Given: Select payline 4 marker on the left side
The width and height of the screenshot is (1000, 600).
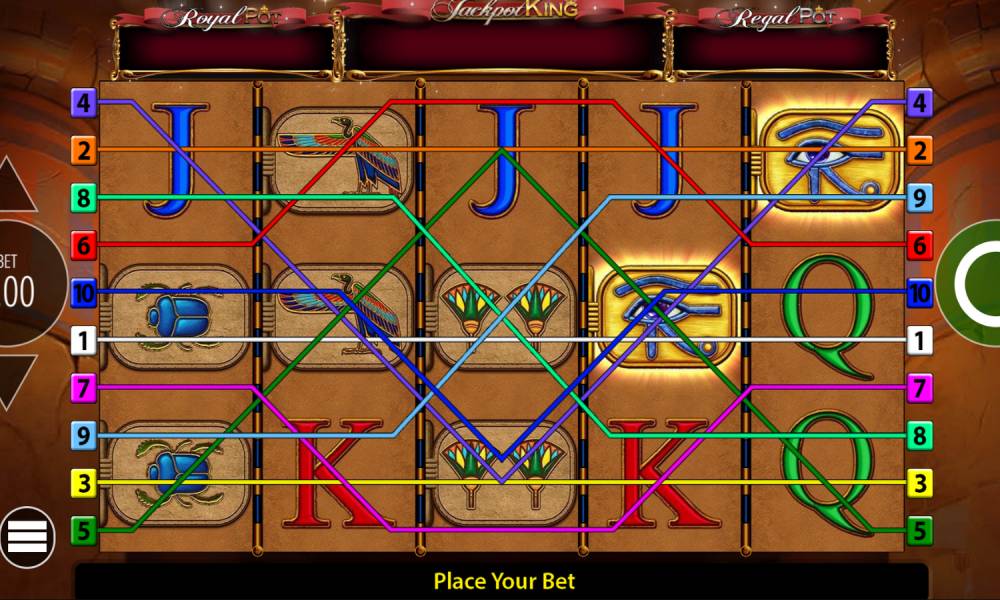Looking at the screenshot, I should tap(84, 102).
